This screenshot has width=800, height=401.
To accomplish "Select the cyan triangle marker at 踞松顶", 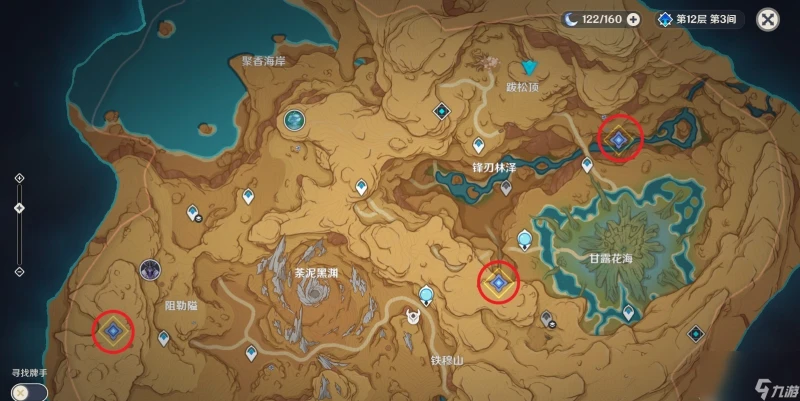I will click(531, 68).
